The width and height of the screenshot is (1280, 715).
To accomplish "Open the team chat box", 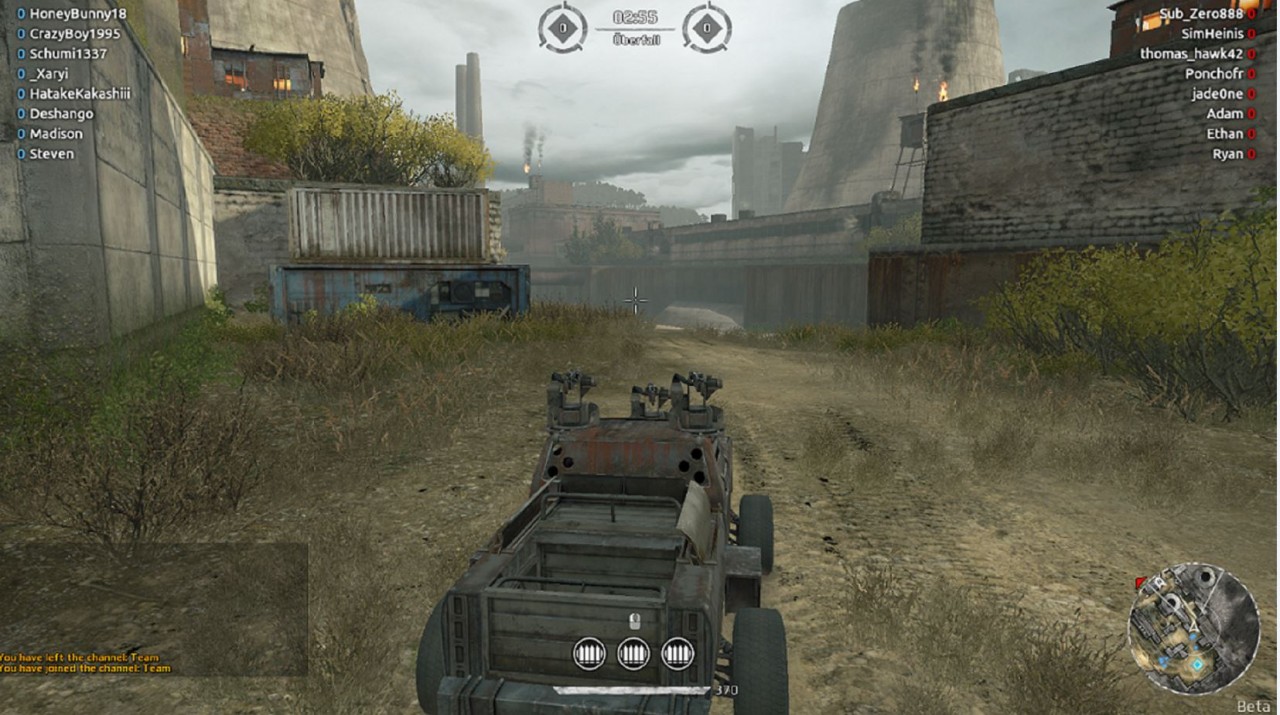I will [x=154, y=608].
